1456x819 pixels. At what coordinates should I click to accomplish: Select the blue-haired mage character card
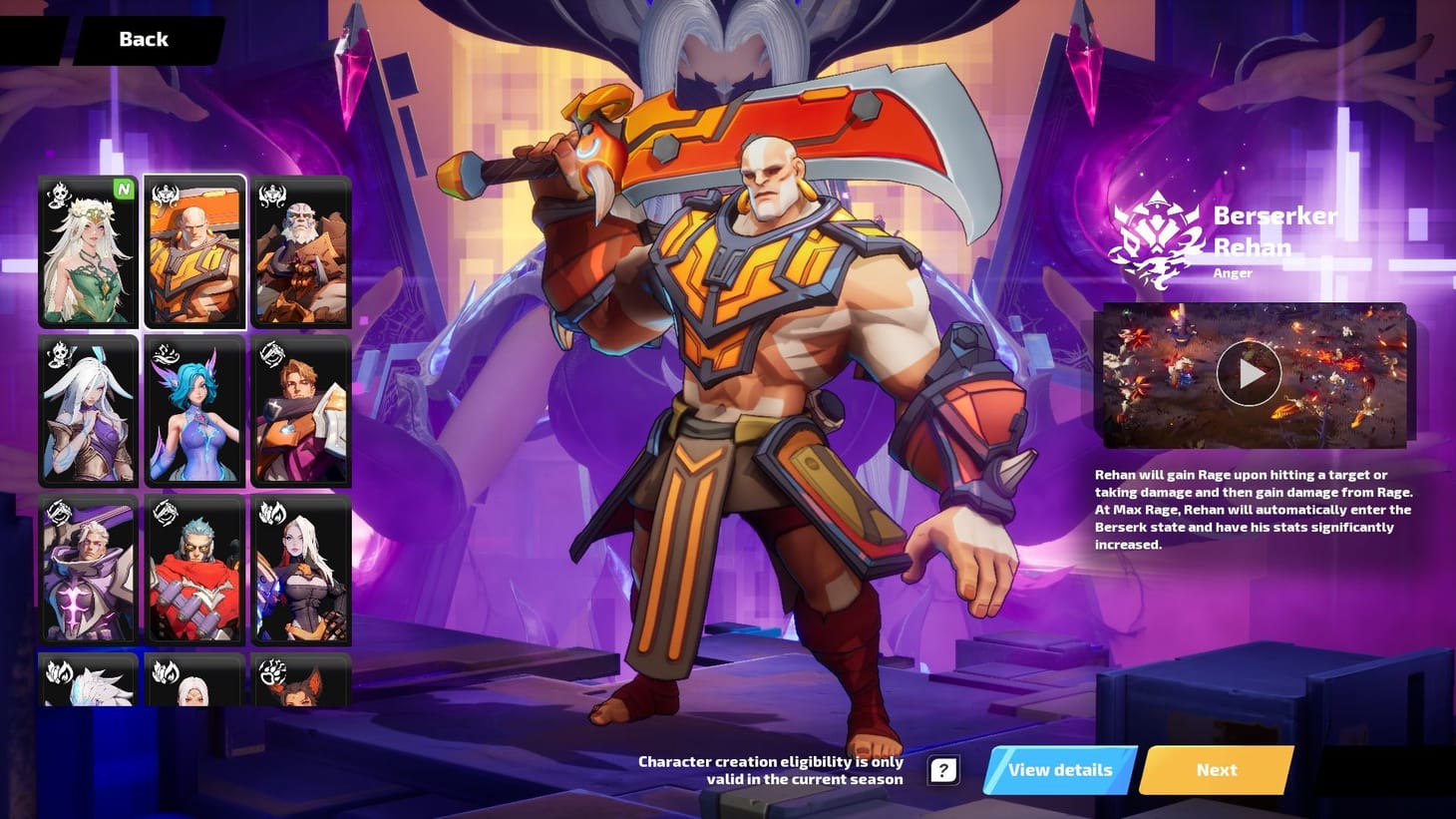point(194,409)
